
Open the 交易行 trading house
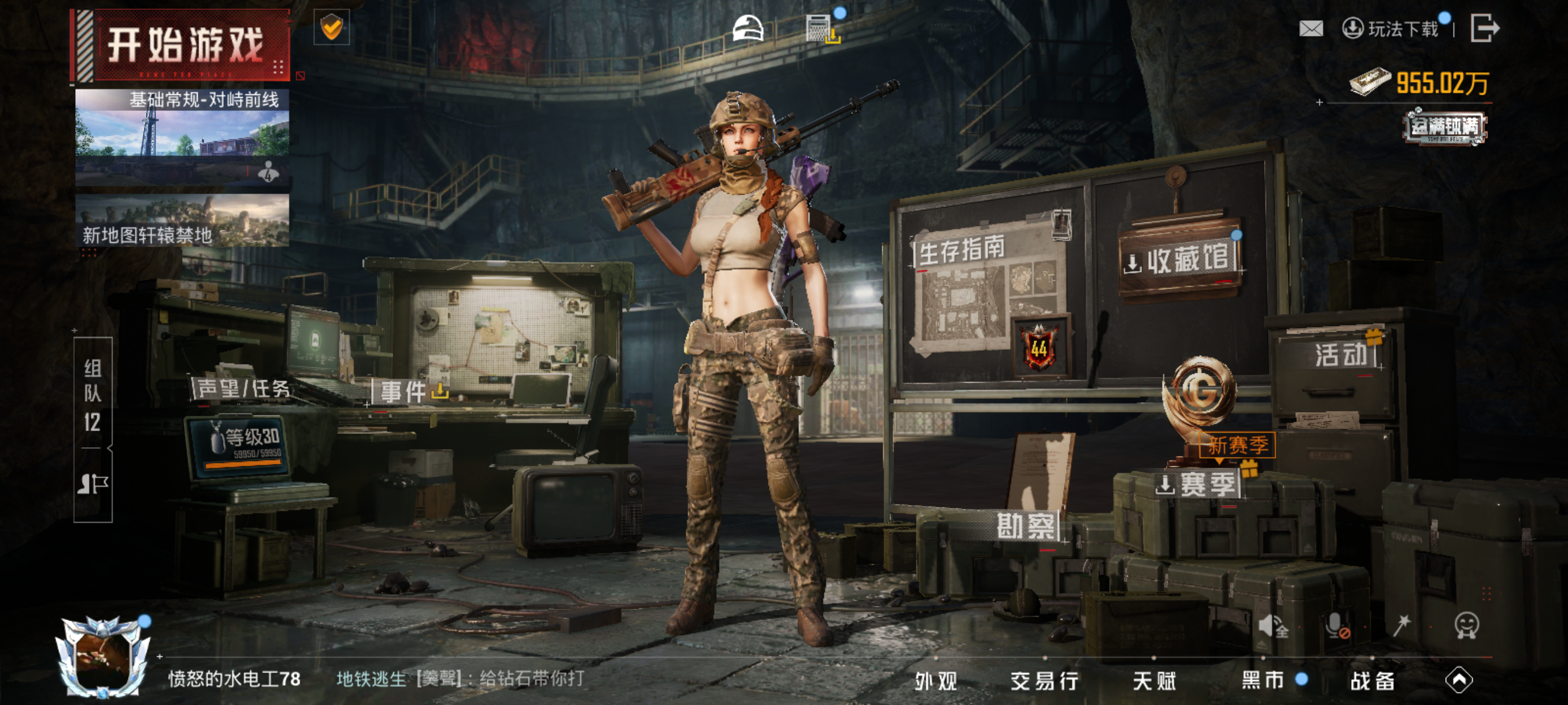tap(1044, 681)
